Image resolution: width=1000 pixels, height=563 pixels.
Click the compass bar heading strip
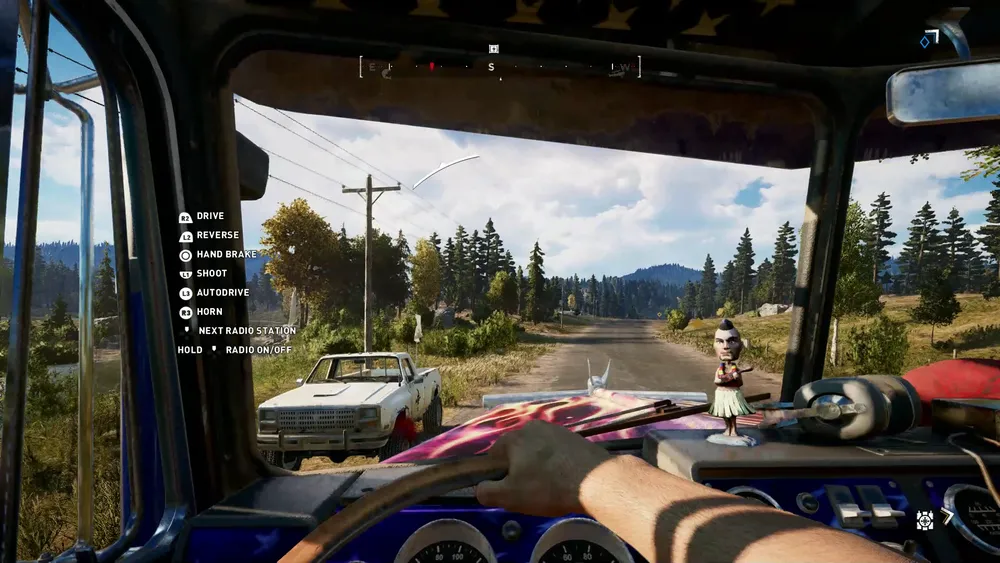point(500,67)
